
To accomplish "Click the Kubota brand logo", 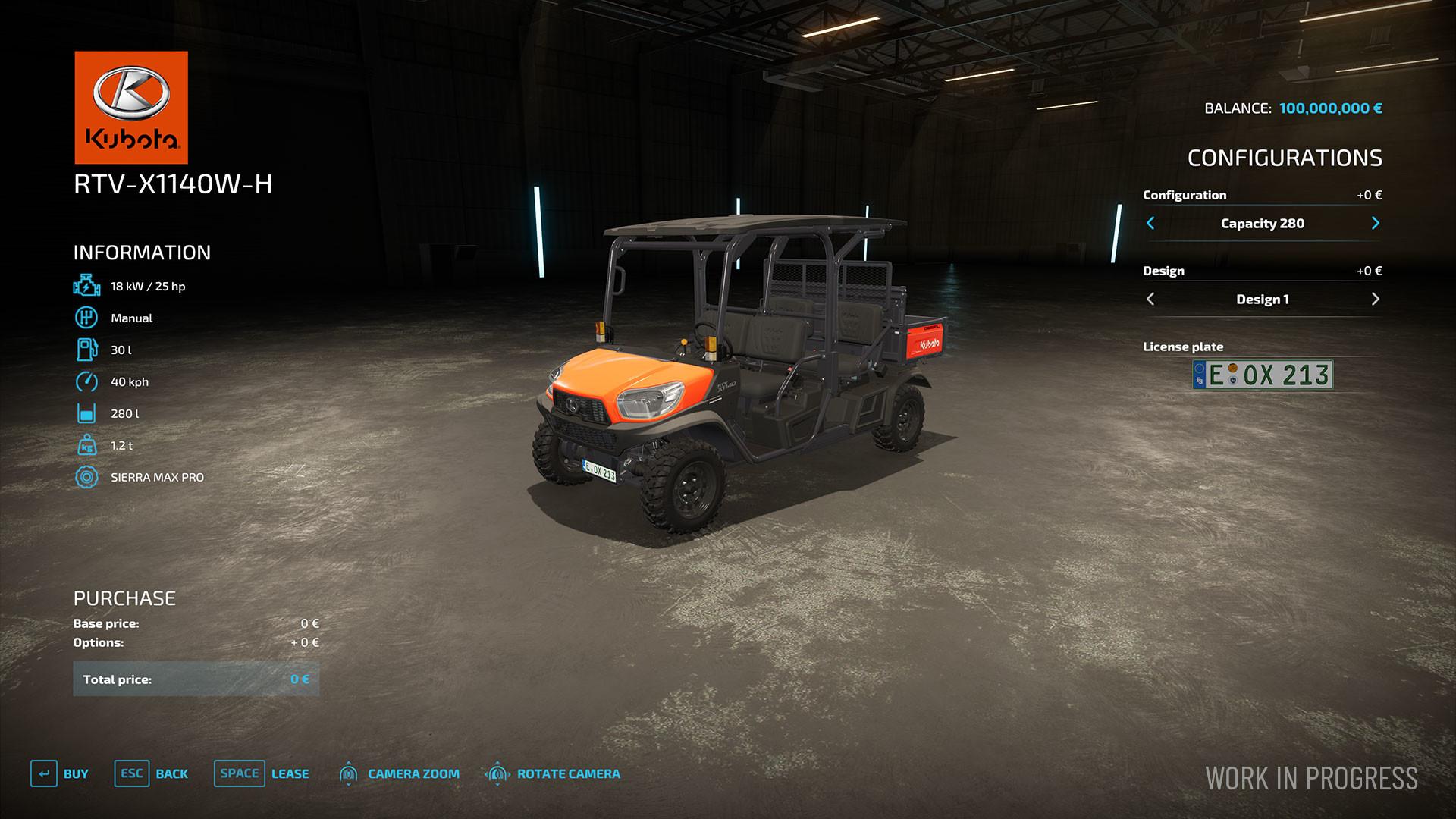I will (130, 106).
